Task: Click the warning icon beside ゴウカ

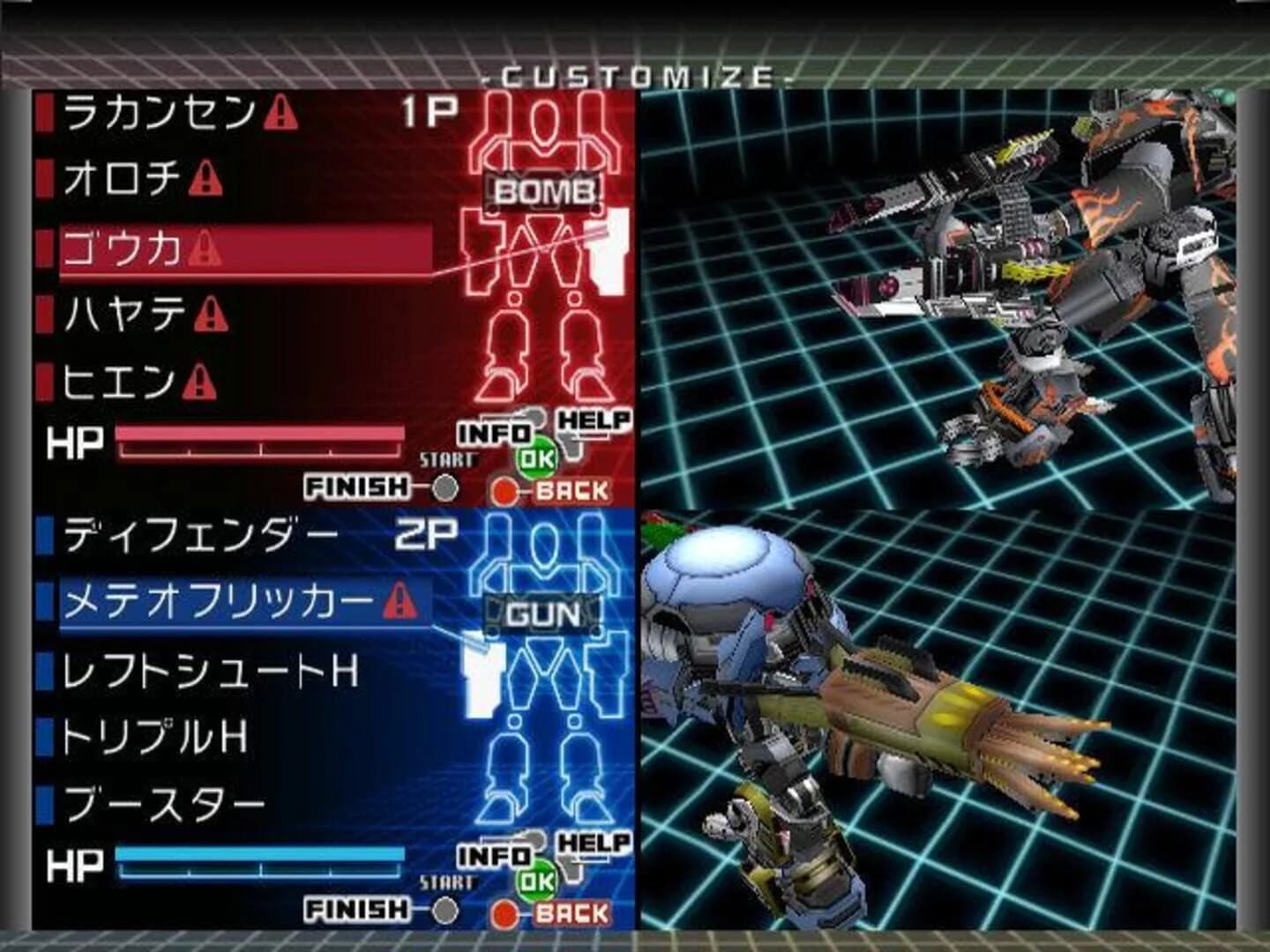Action: (x=205, y=249)
